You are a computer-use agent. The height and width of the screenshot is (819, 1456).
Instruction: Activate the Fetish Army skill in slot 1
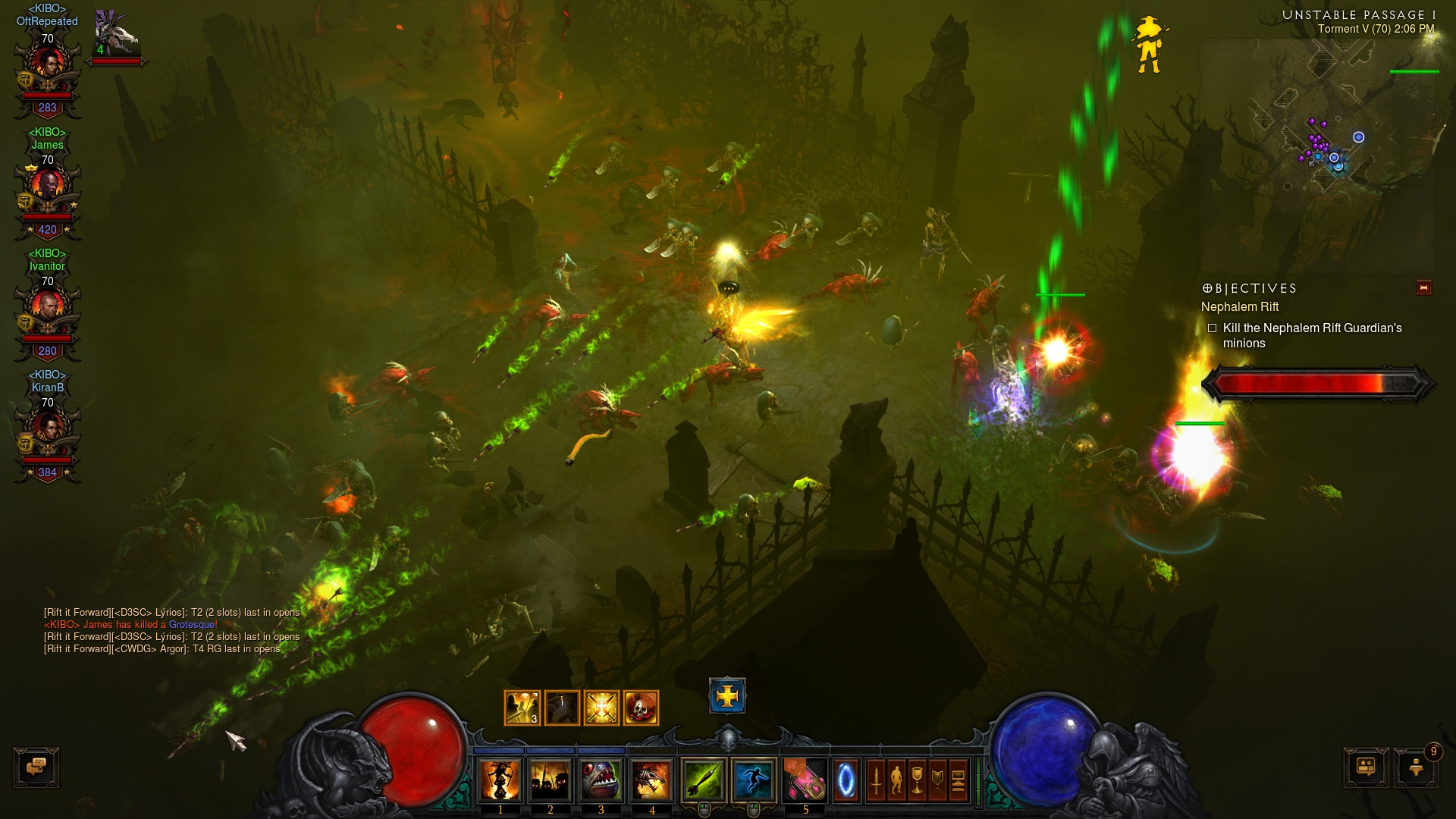500,780
